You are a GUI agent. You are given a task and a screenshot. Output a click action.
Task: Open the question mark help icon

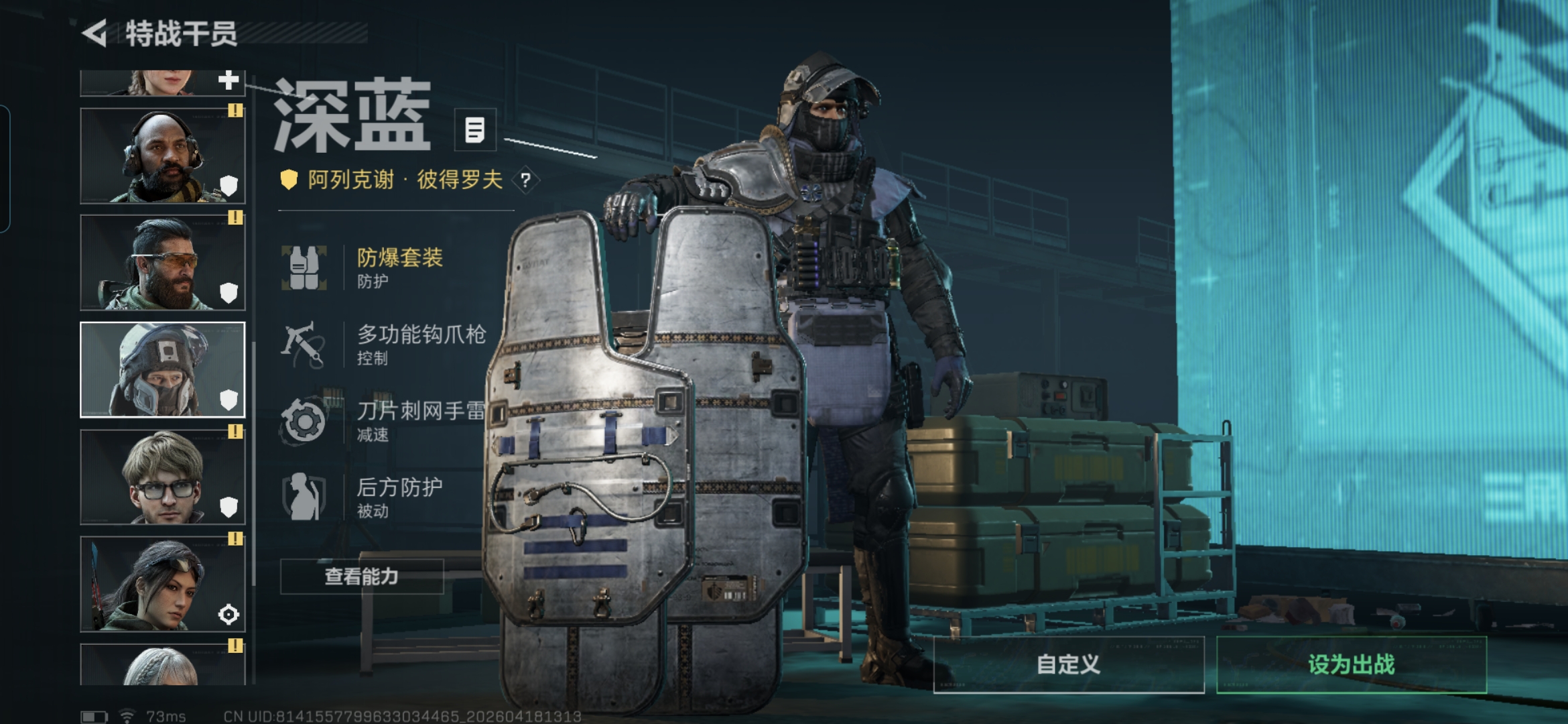pyautogui.click(x=525, y=180)
